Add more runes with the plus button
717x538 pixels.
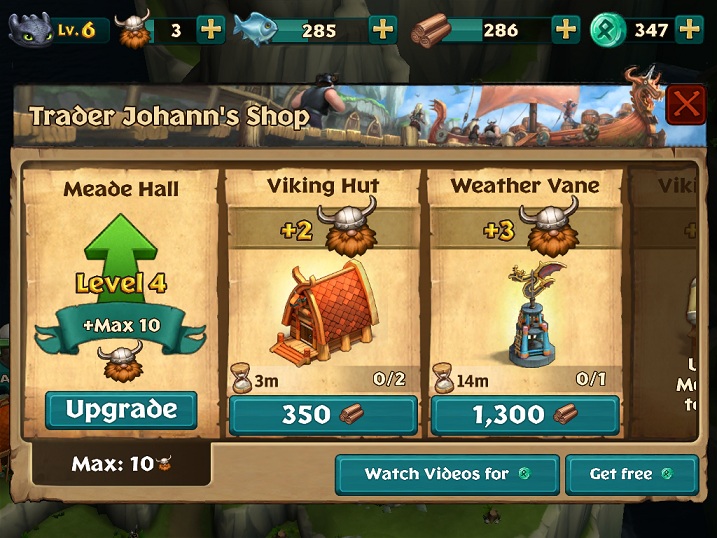(x=689, y=29)
